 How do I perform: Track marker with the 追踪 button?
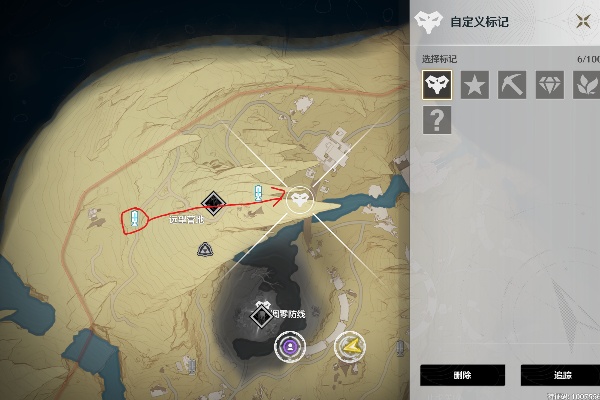[560, 375]
